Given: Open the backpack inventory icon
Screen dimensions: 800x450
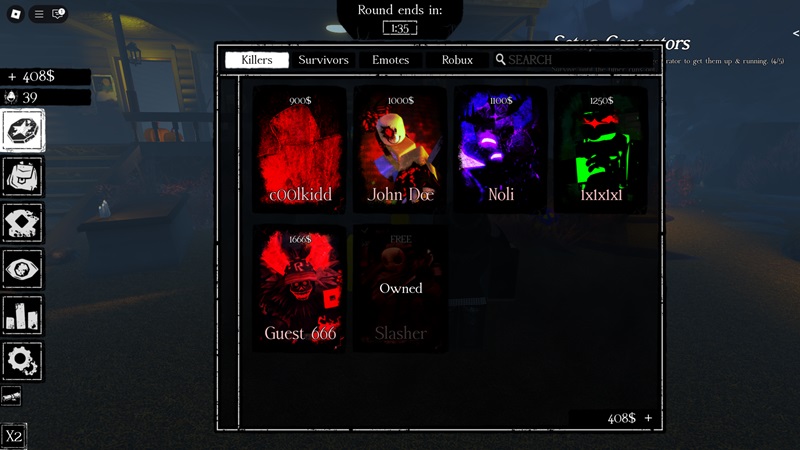Looking at the screenshot, I should [x=23, y=176].
